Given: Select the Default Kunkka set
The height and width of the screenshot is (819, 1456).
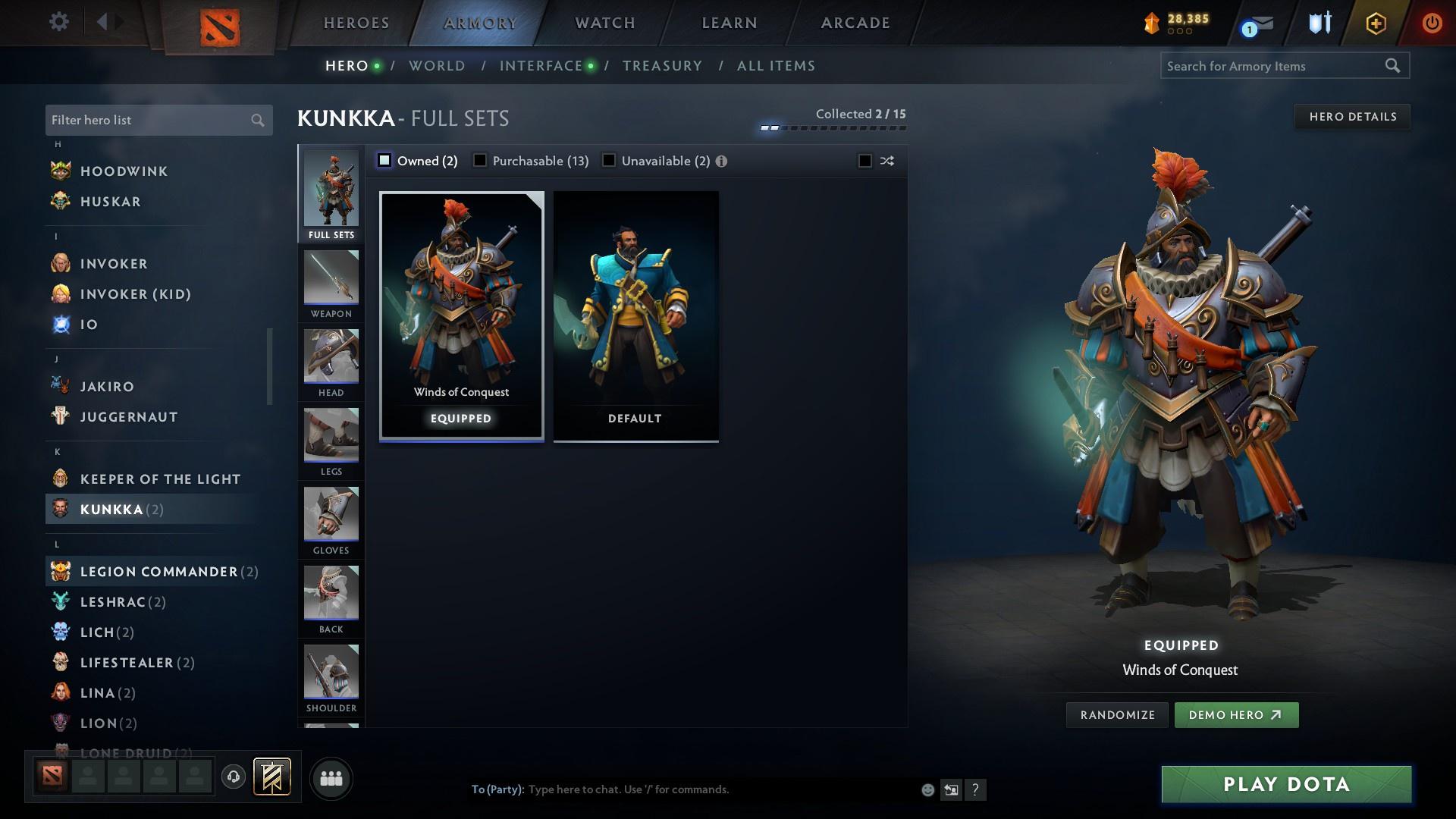Looking at the screenshot, I should pyautogui.click(x=635, y=315).
